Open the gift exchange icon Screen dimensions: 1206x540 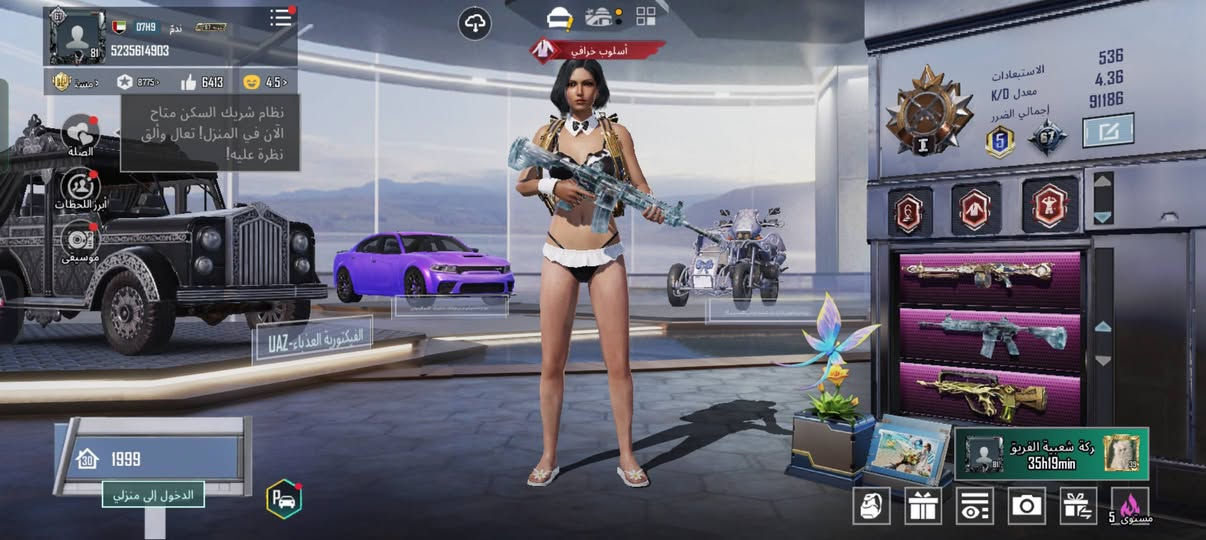point(1079,506)
